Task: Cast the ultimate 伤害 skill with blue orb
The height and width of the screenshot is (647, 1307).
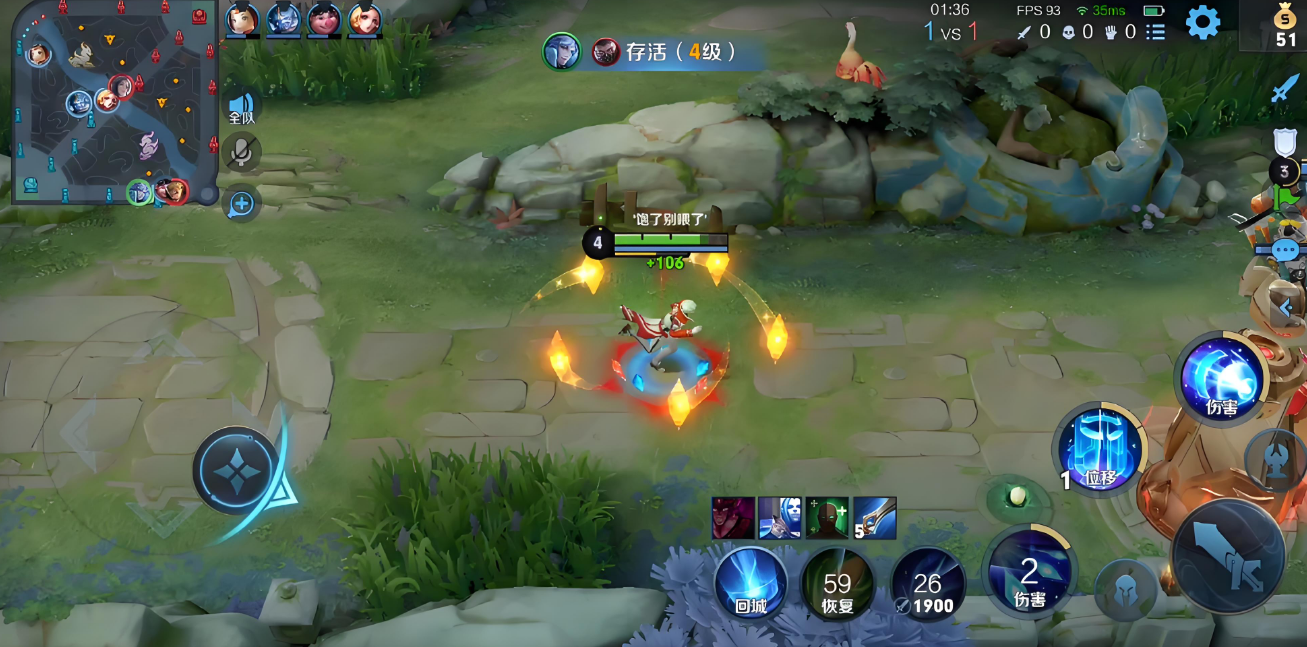Action: [1221, 378]
